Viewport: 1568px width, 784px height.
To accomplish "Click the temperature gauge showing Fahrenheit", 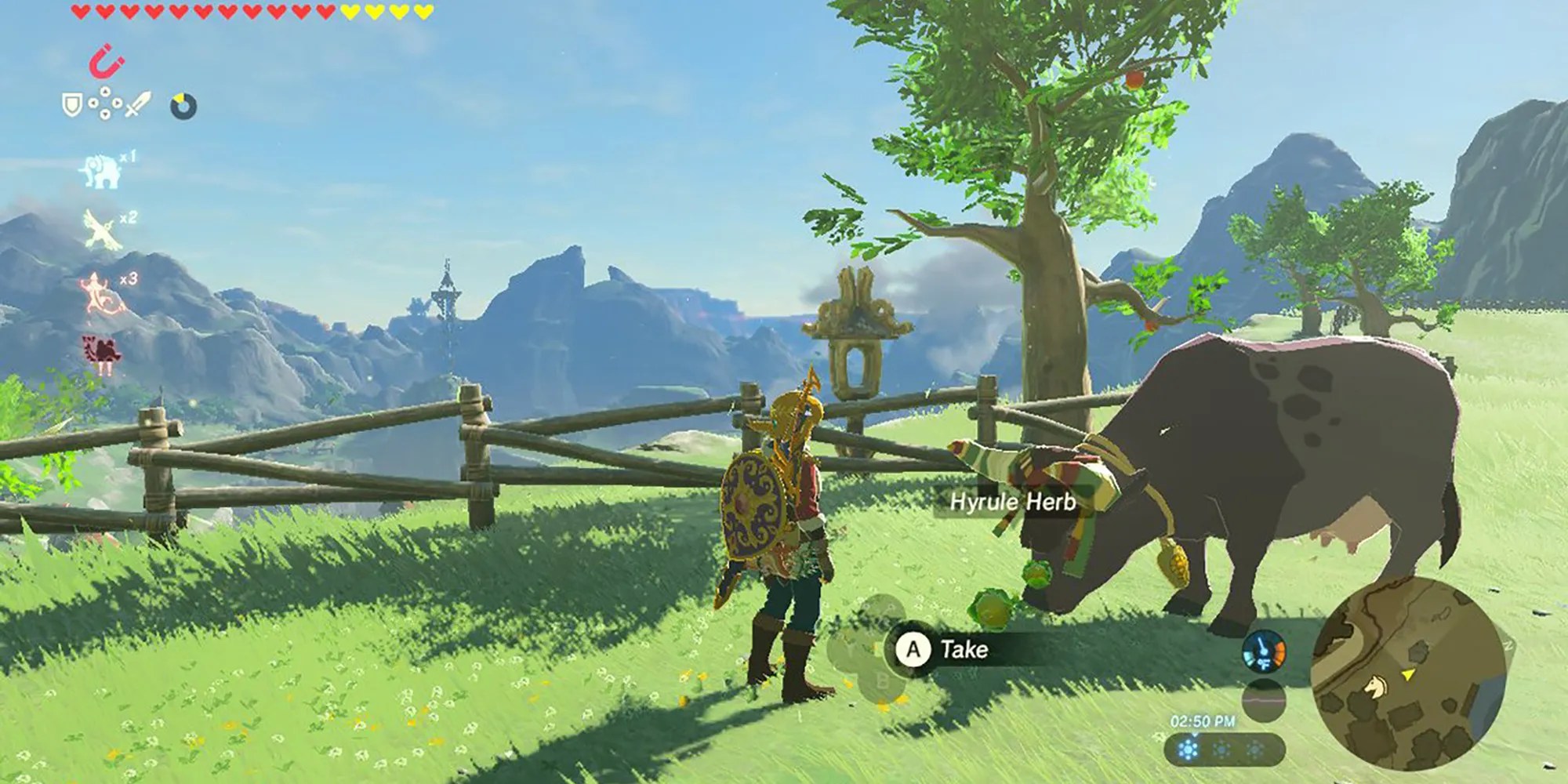I will tap(1263, 651).
